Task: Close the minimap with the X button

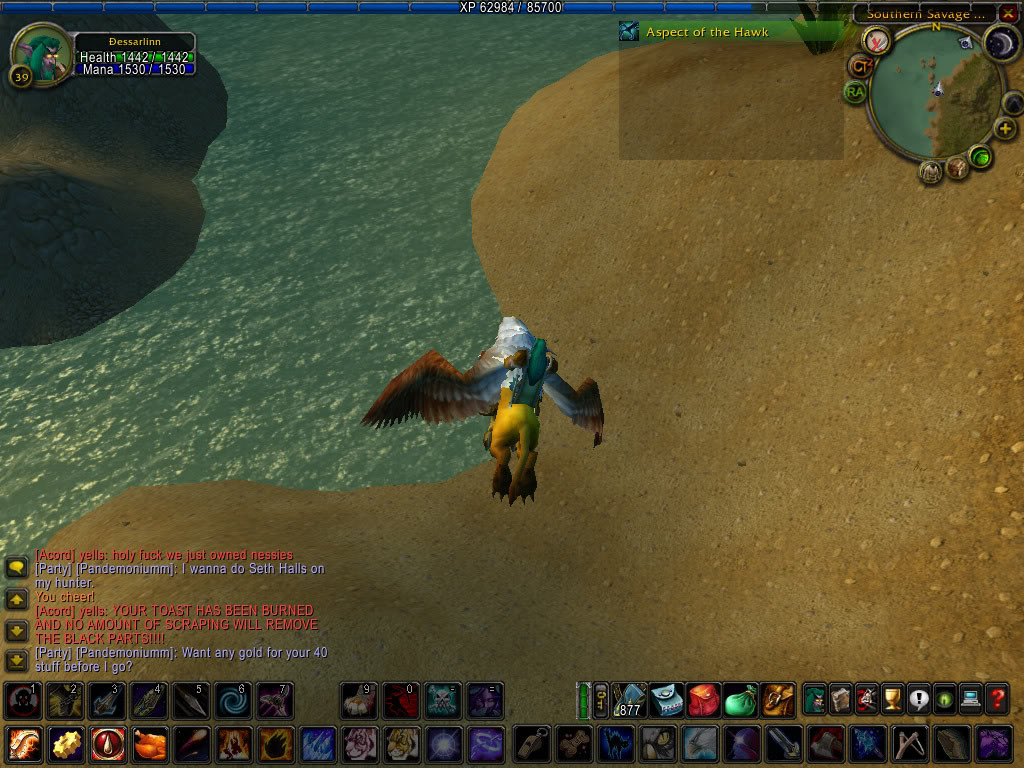Action: 1008,14
